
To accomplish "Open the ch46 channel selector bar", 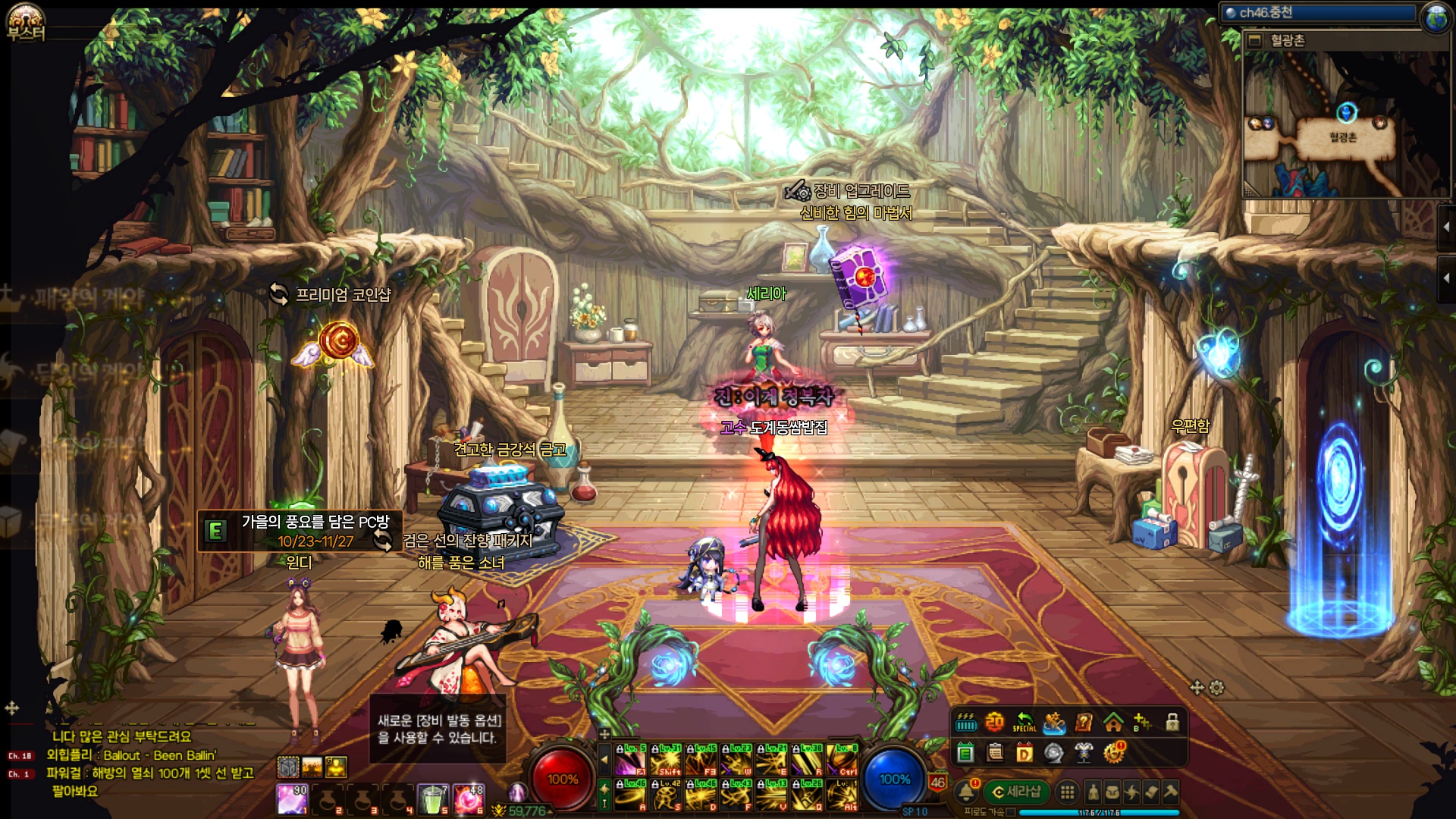I will [1319, 13].
